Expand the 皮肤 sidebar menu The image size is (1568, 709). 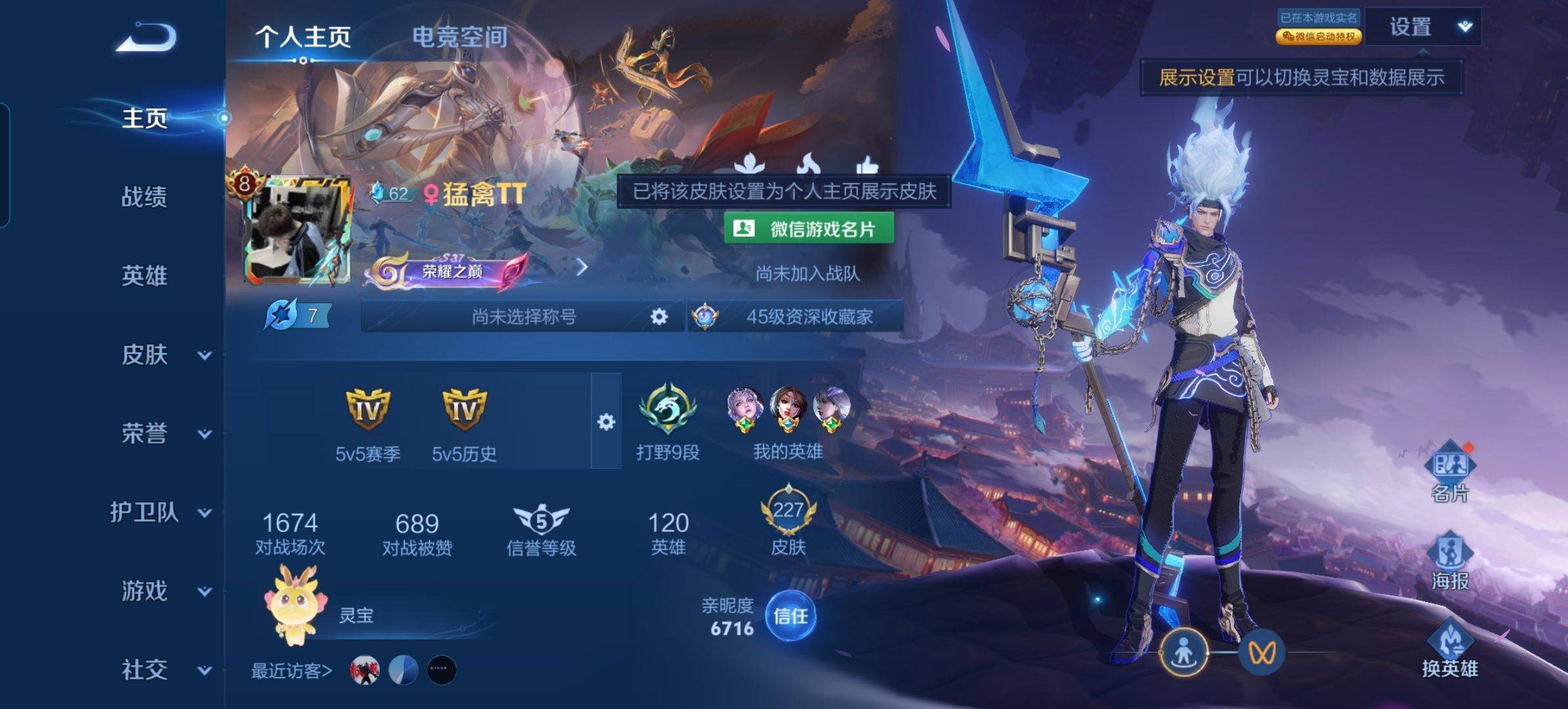point(164,355)
